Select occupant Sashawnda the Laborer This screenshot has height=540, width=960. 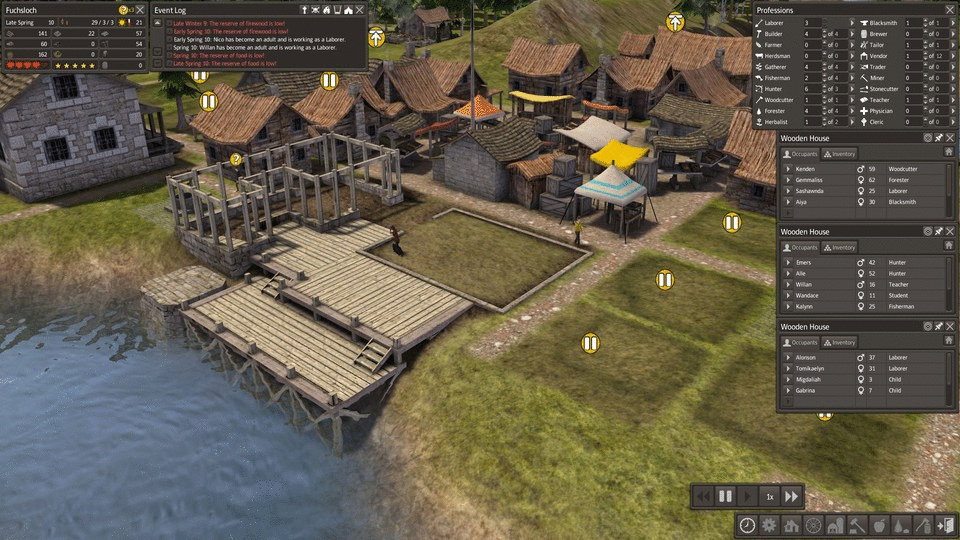[x=811, y=191]
